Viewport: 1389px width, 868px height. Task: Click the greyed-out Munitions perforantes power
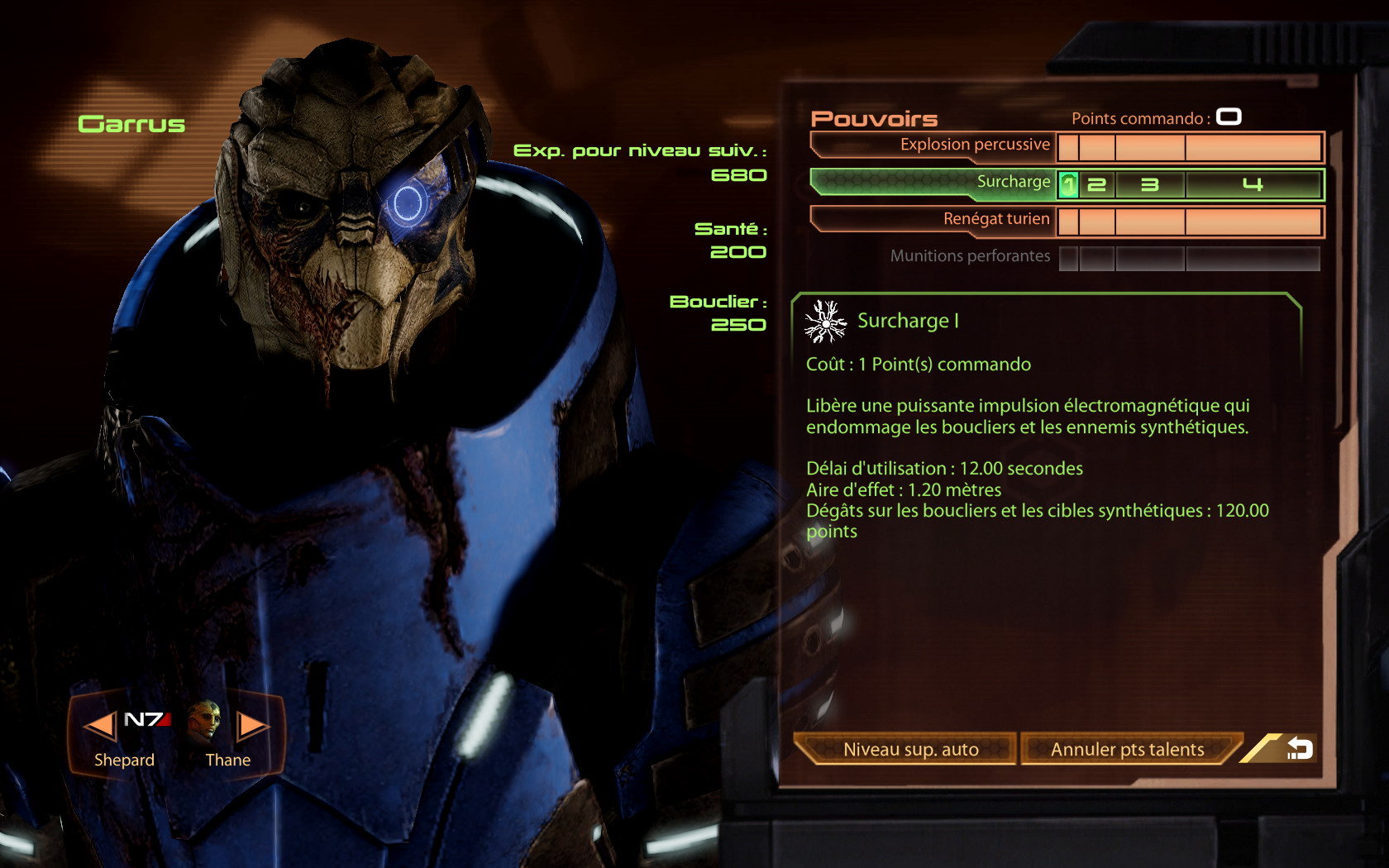click(x=971, y=255)
